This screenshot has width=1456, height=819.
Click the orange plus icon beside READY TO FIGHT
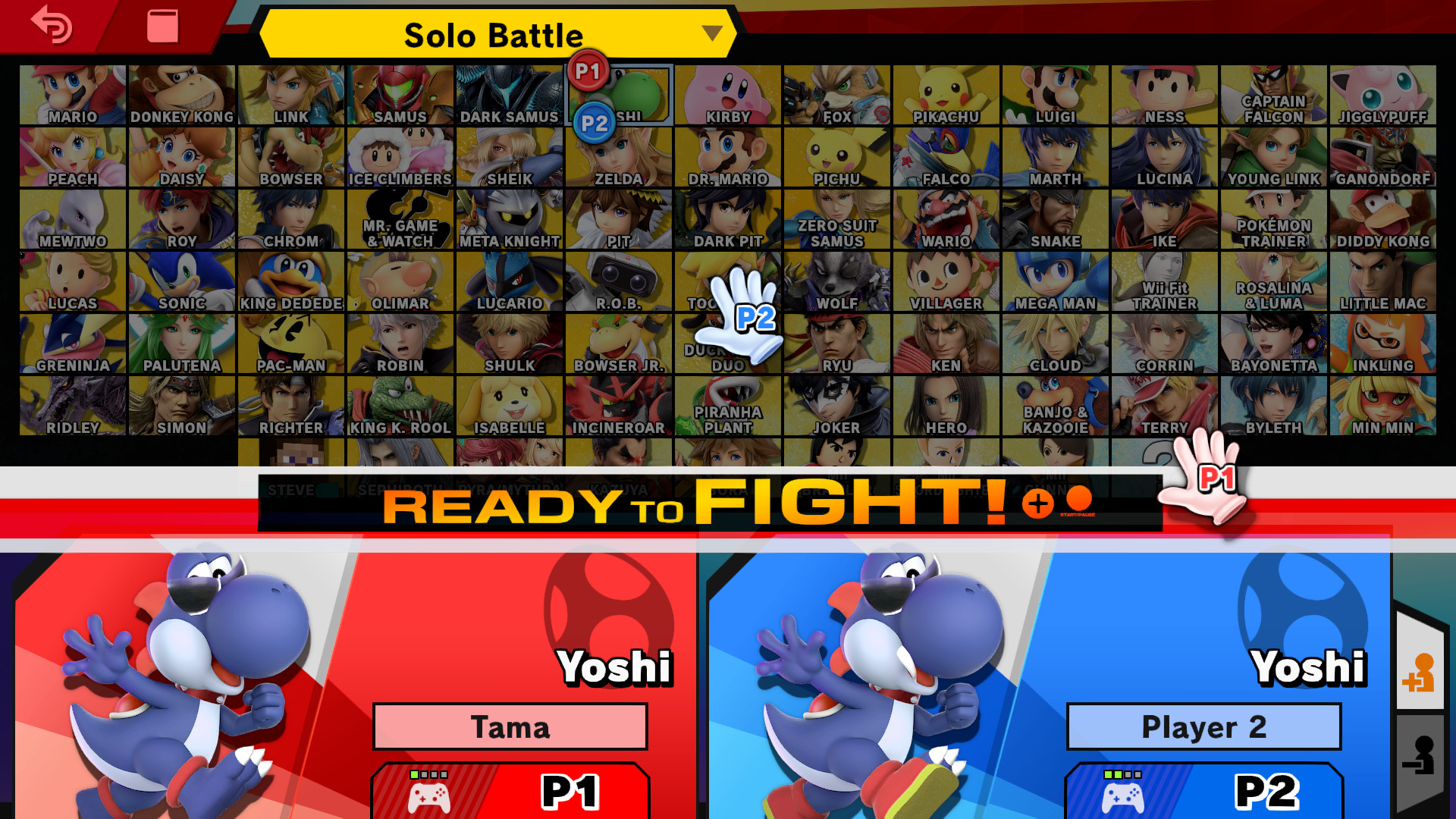1040,502
